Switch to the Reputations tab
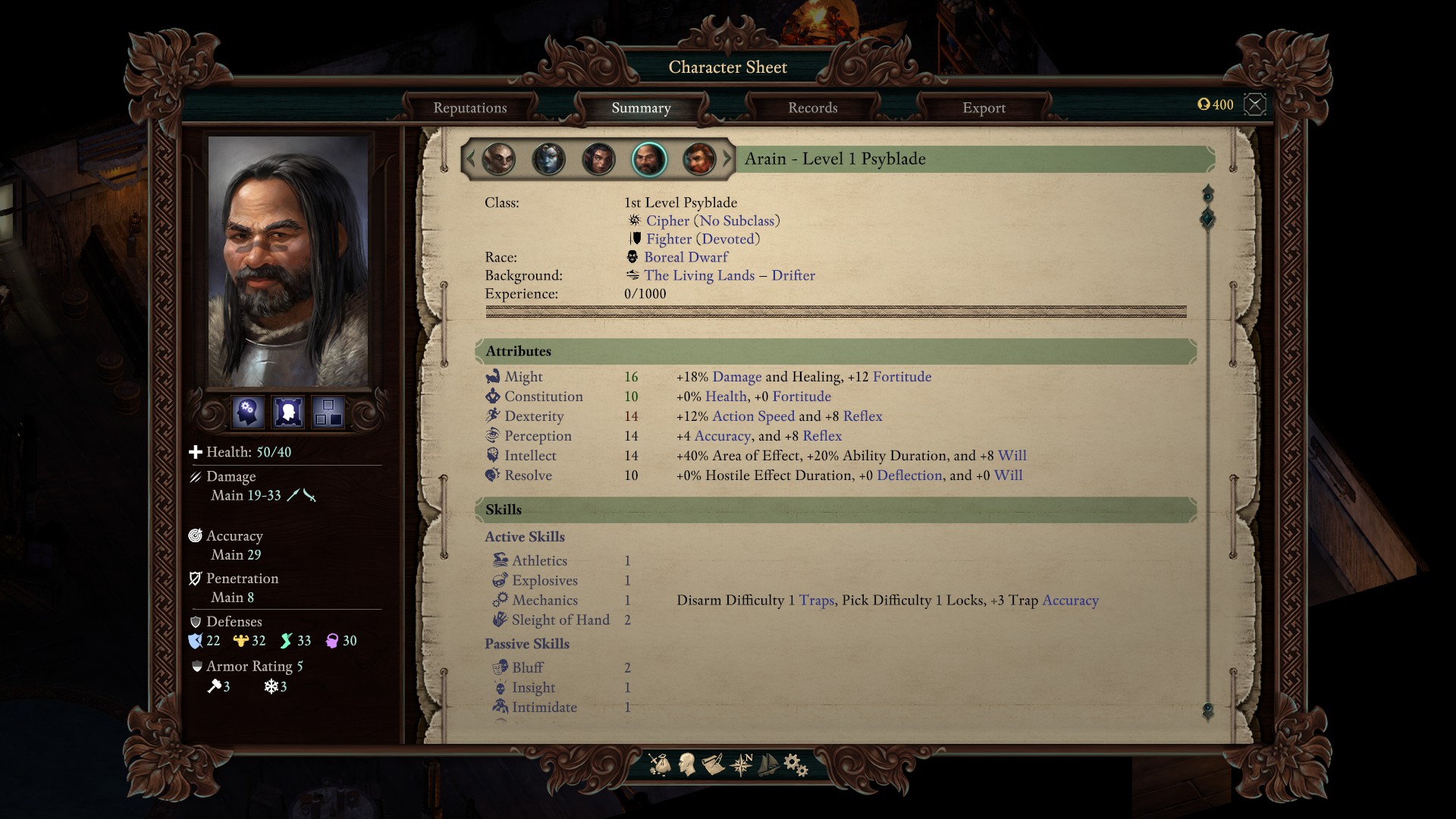Image resolution: width=1456 pixels, height=819 pixels. pyautogui.click(x=469, y=108)
